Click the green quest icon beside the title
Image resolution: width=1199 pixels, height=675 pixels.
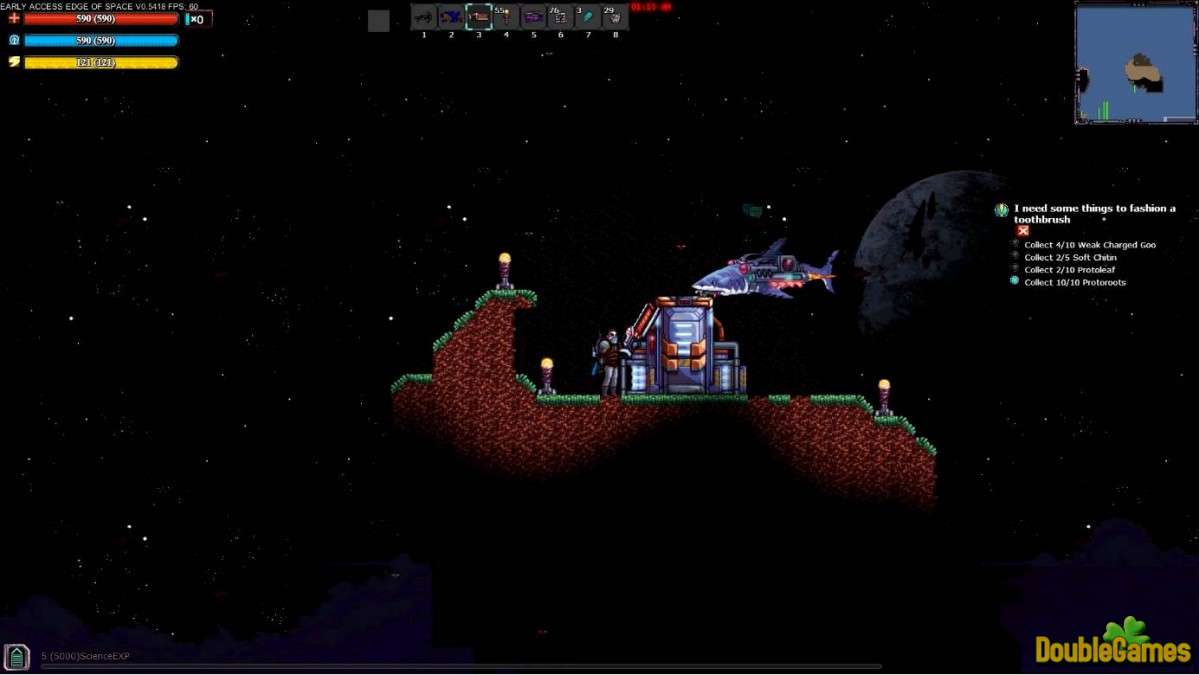1001,210
